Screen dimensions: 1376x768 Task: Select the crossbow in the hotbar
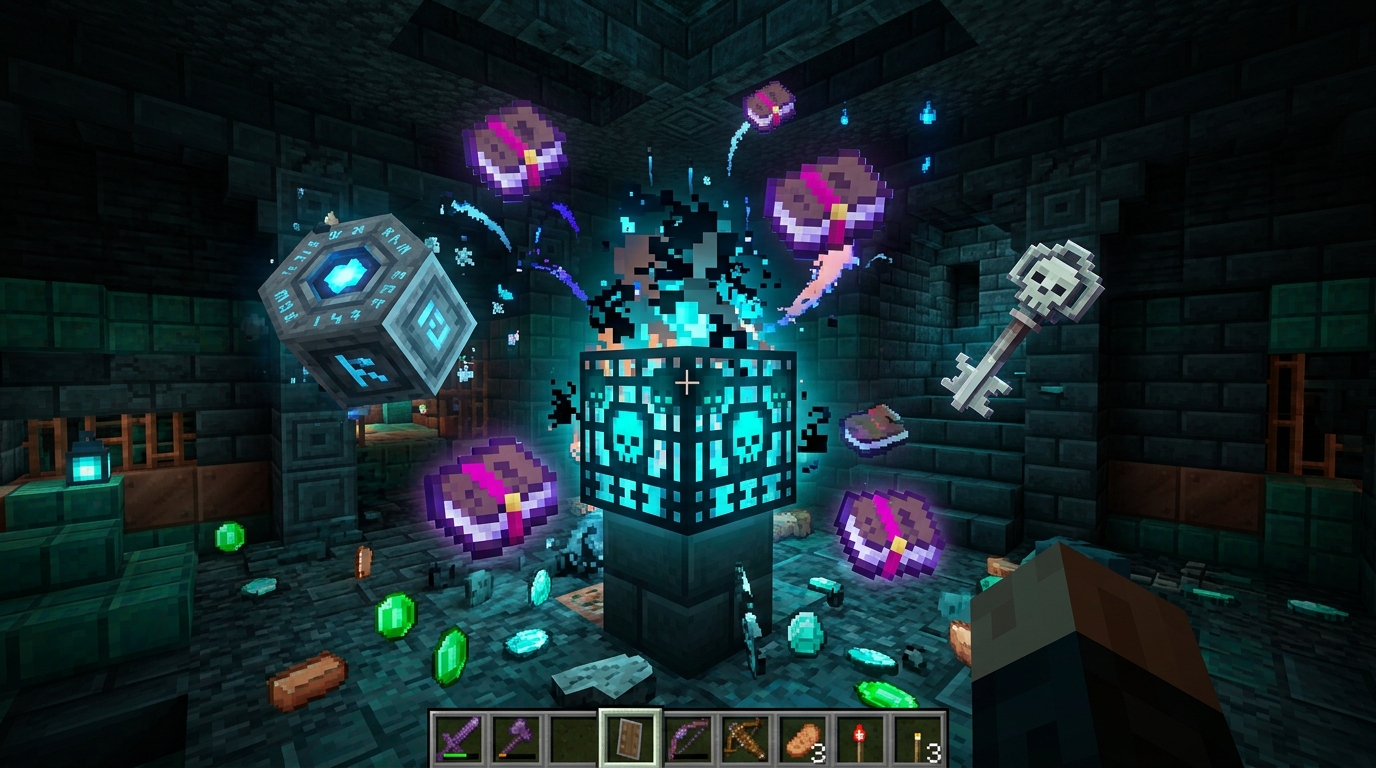point(748,738)
